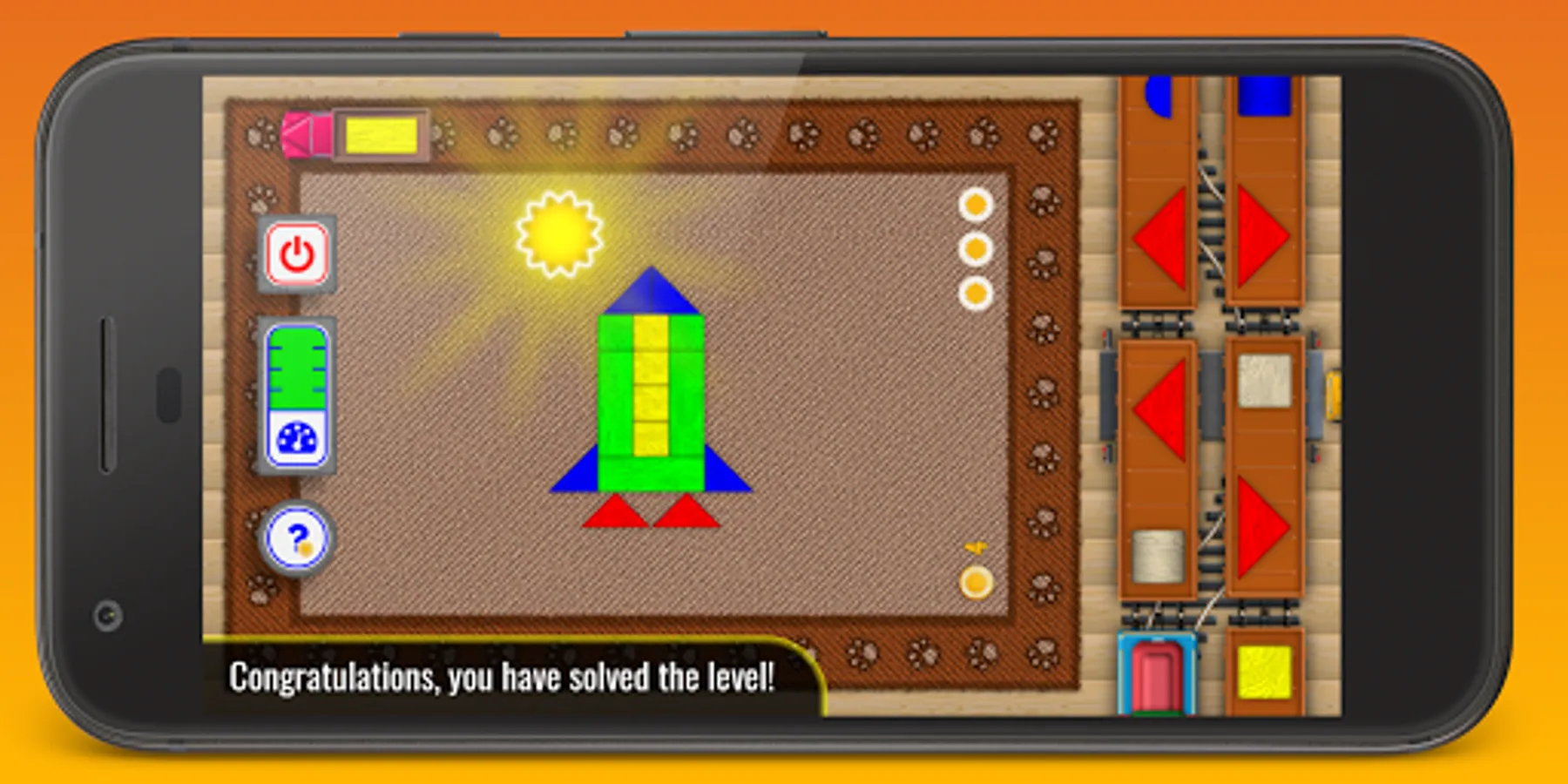Select the pink toy truck at top left
The width and height of the screenshot is (1568, 784).
[x=303, y=133]
